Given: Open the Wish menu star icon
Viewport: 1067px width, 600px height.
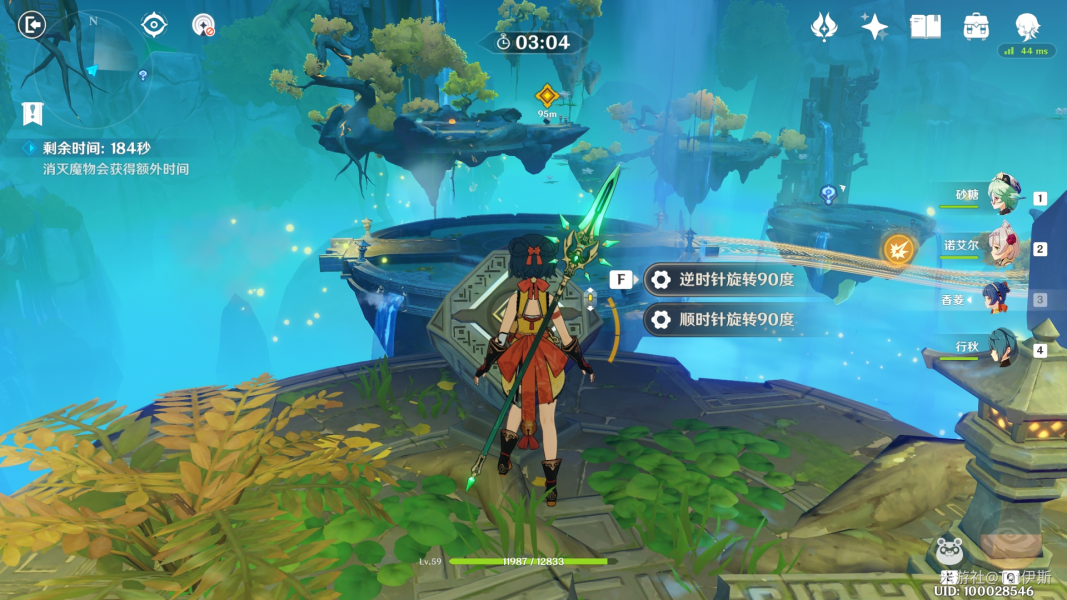Looking at the screenshot, I should pyautogui.click(x=874, y=27).
